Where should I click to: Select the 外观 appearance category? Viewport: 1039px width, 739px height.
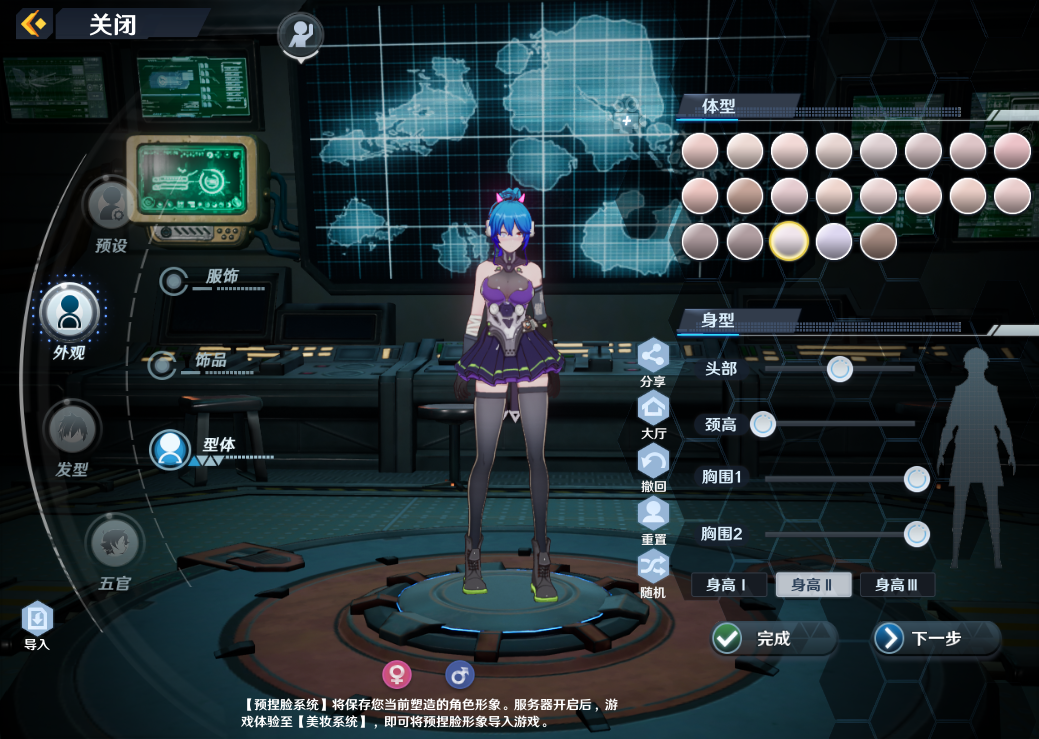point(69,313)
